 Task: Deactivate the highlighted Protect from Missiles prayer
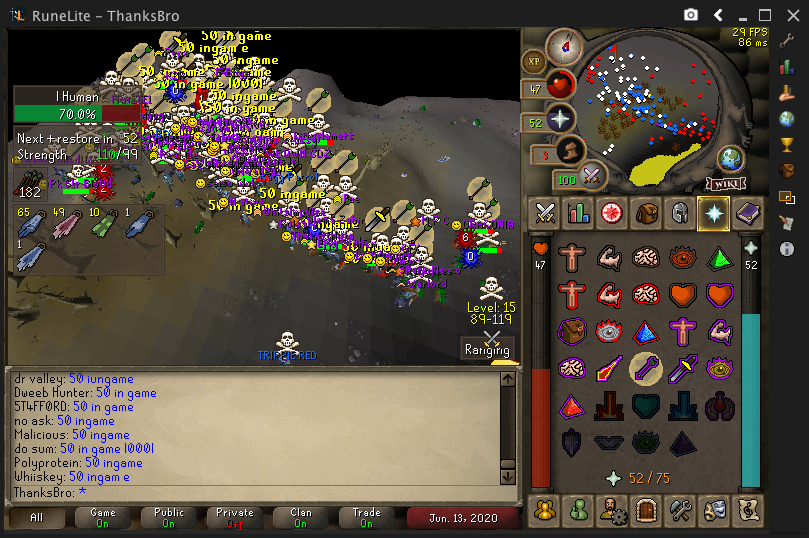645,368
